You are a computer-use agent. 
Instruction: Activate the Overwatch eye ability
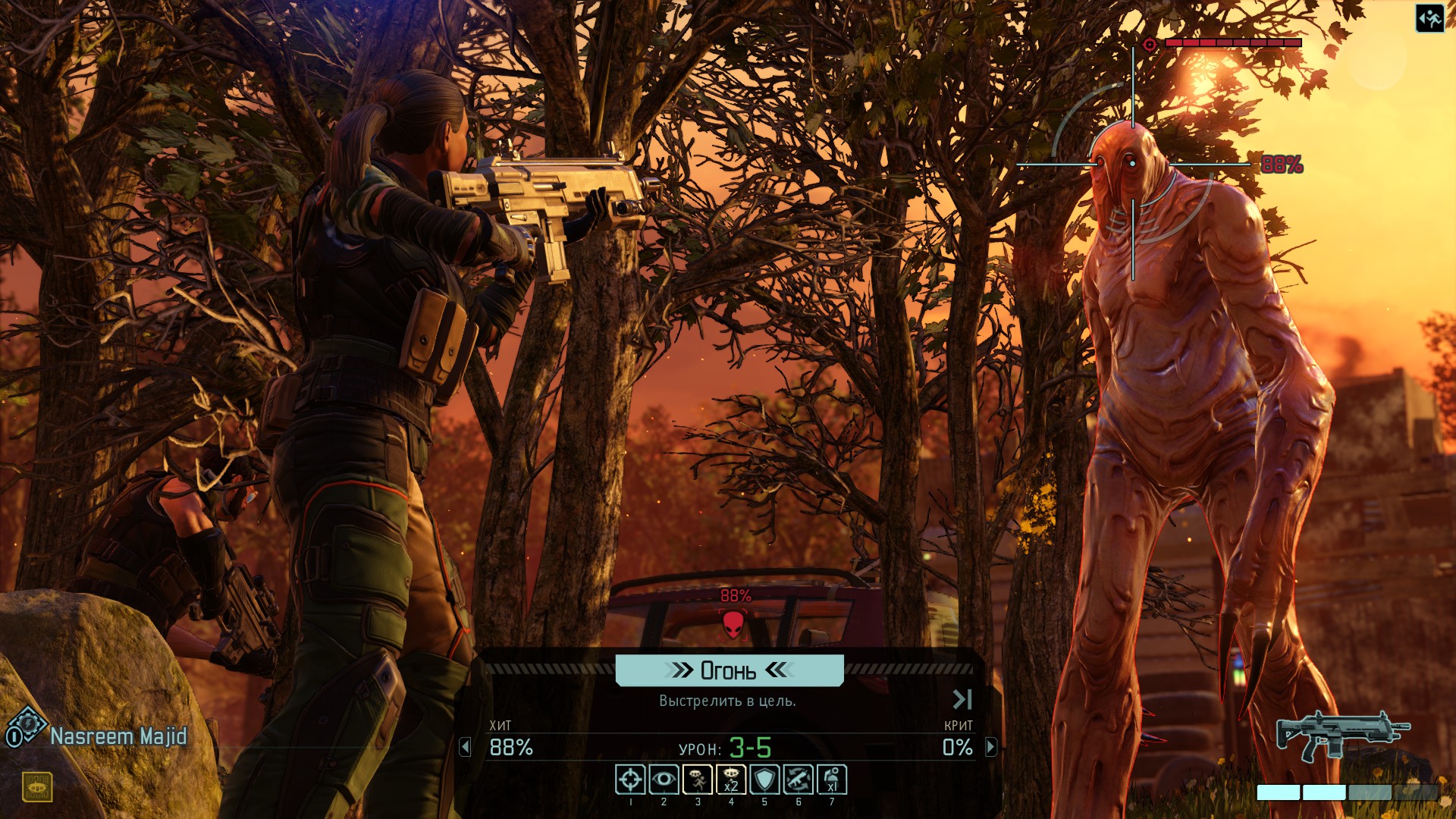click(664, 780)
